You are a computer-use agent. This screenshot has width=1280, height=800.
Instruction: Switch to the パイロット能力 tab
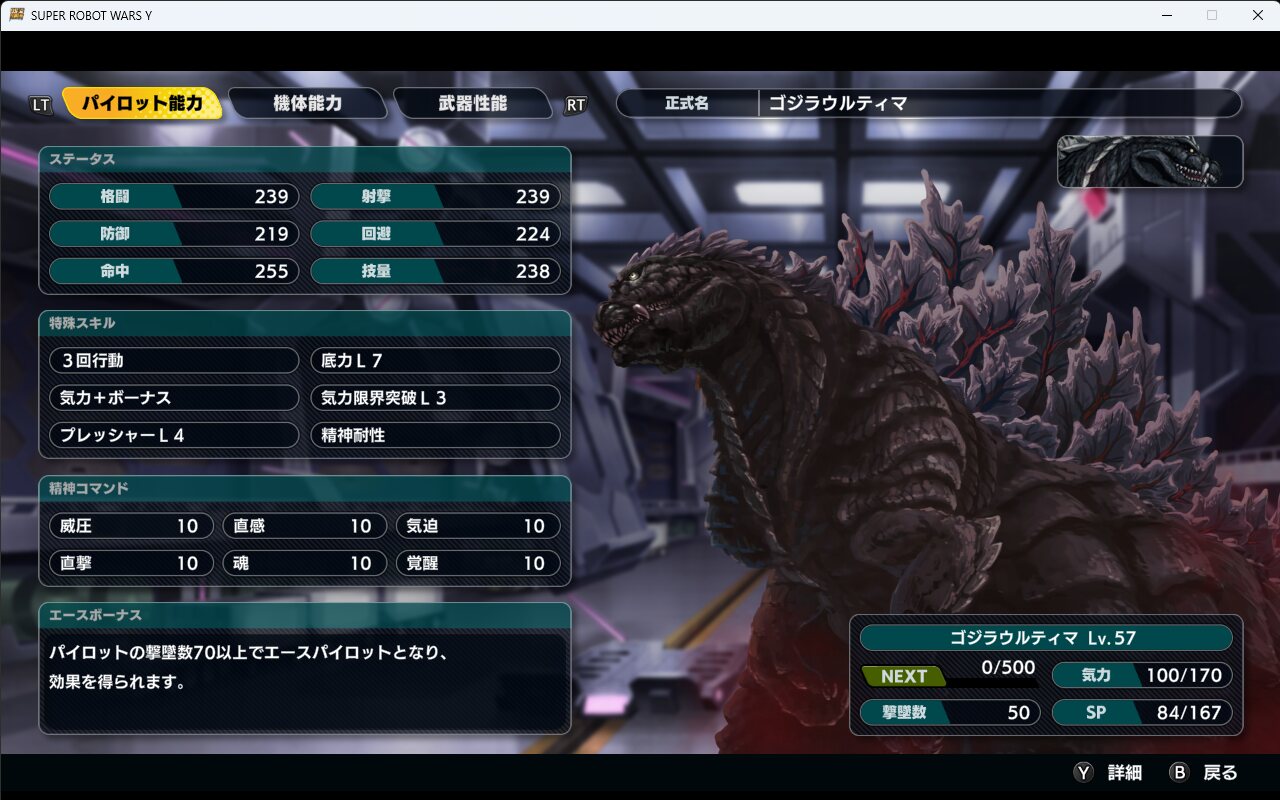click(142, 103)
